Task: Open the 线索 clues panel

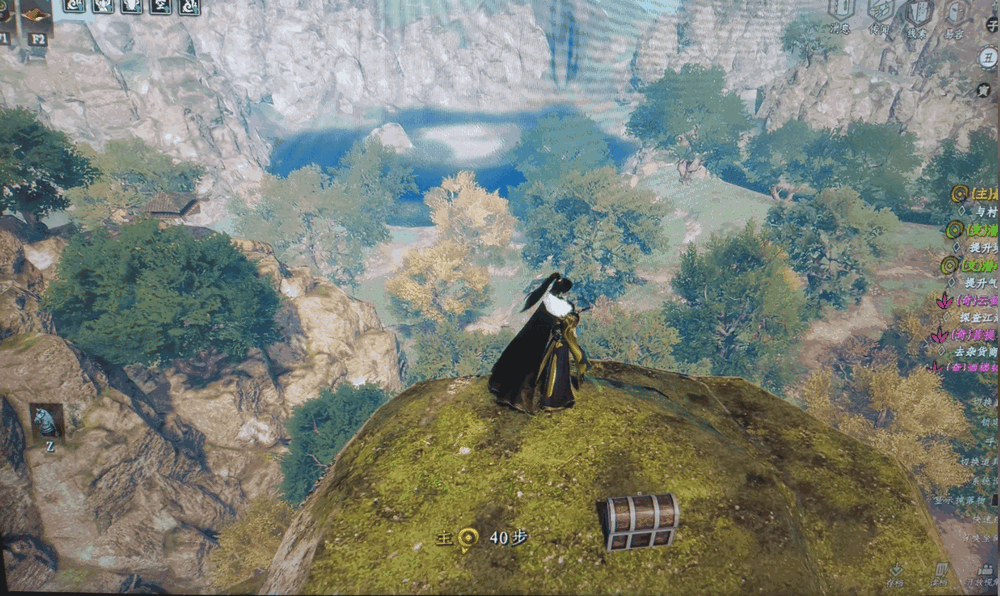Action: [x=918, y=13]
